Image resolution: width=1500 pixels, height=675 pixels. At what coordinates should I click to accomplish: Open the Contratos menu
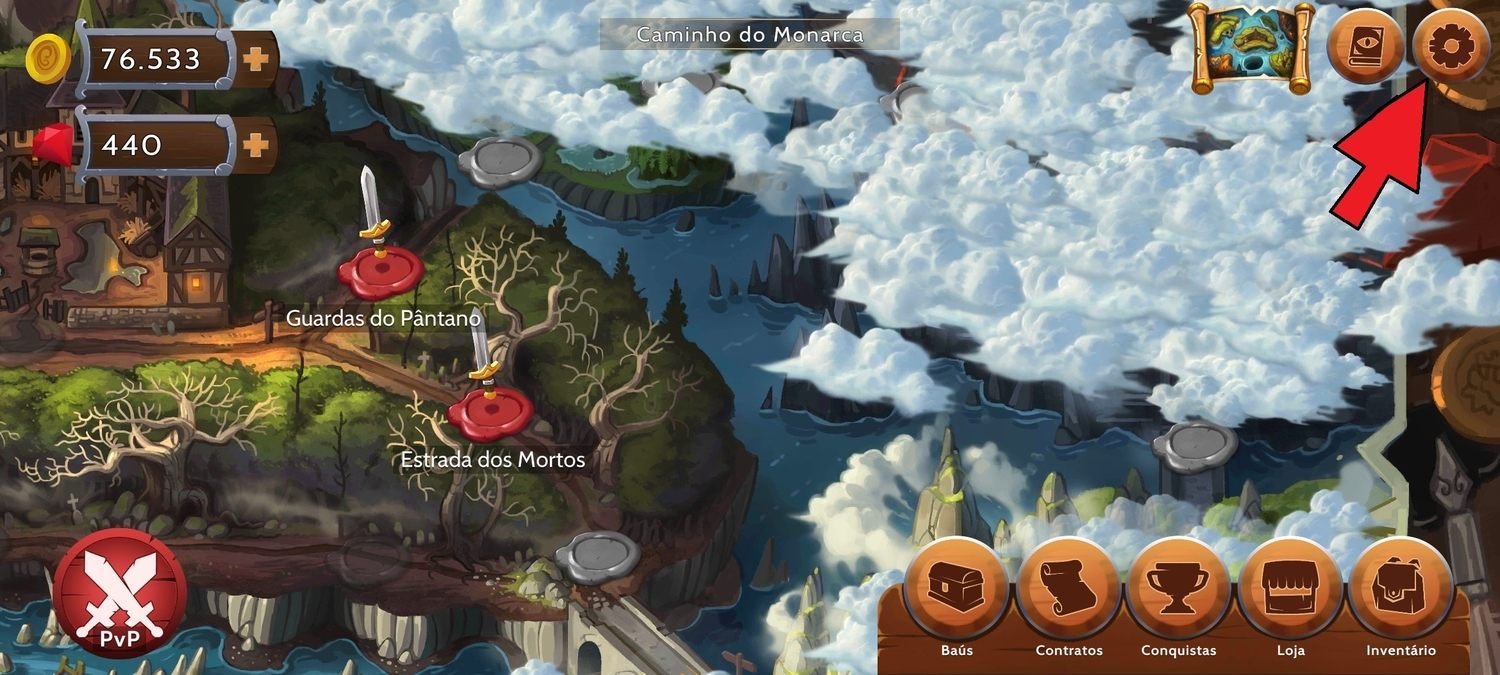click(1069, 590)
